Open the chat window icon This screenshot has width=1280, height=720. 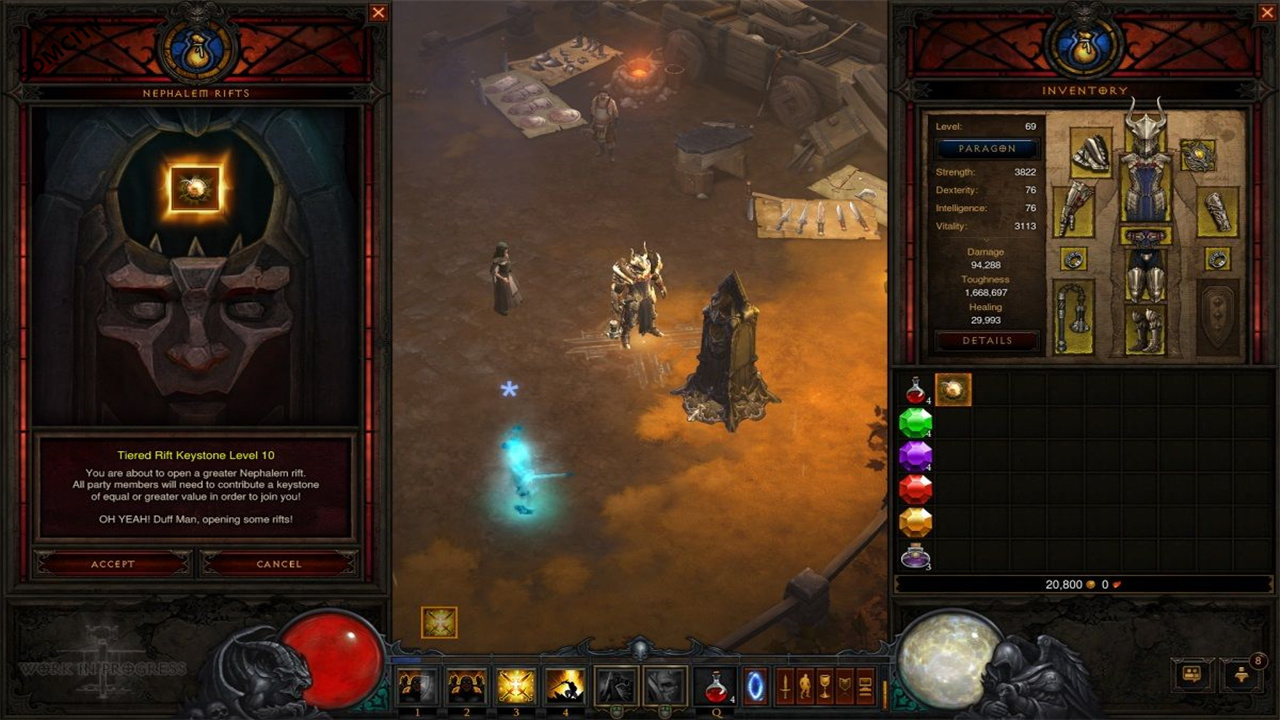(x=1191, y=674)
